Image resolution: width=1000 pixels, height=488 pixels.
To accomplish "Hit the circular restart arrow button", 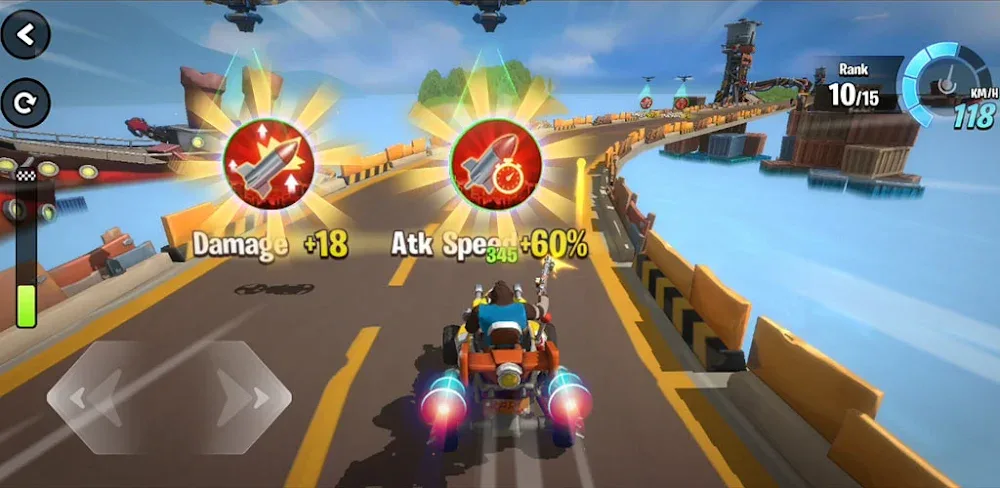I will 26,102.
